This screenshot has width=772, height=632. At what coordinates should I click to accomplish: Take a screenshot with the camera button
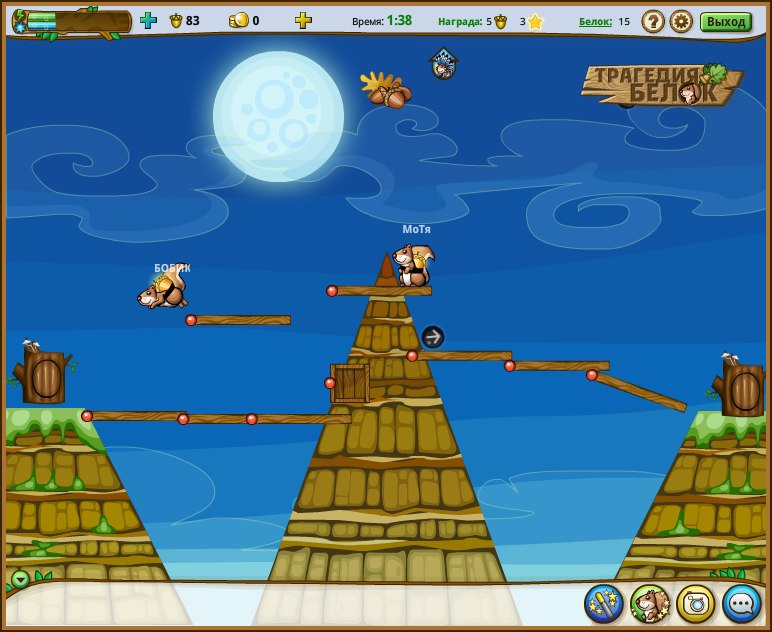(696, 603)
